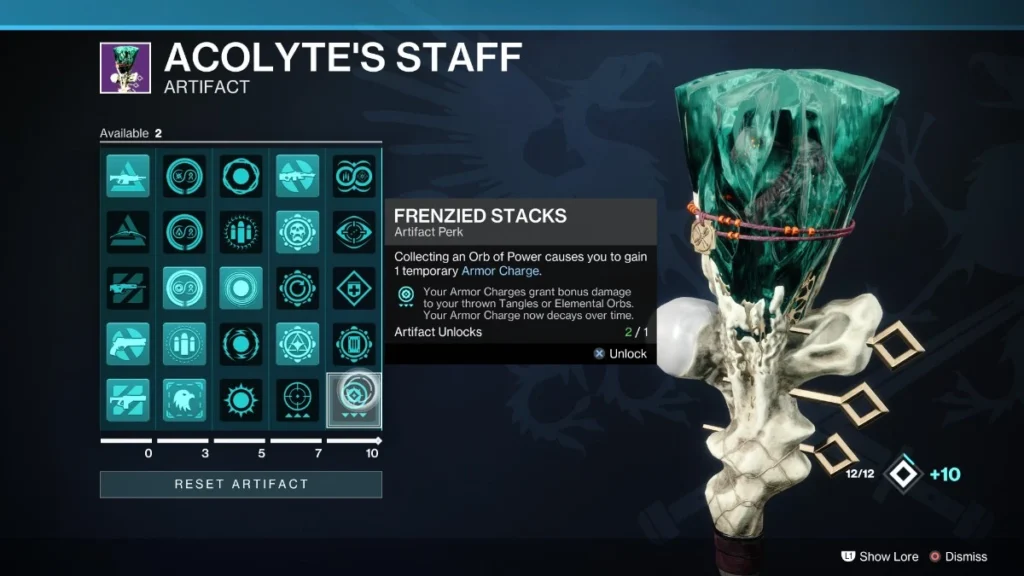
Task: Select the eagle head perk
Action: pos(184,400)
